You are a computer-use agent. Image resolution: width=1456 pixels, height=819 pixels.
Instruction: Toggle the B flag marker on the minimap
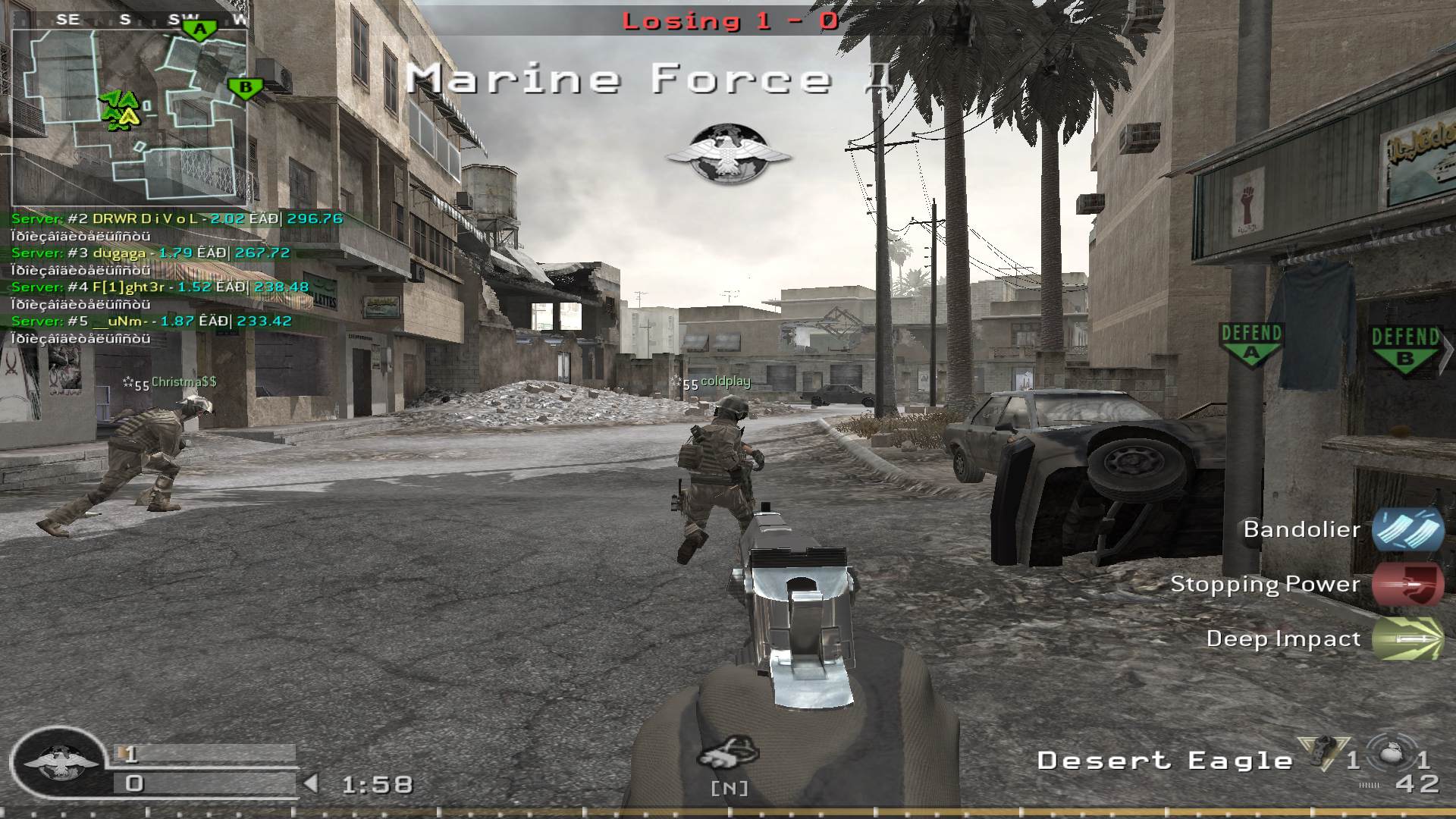245,86
